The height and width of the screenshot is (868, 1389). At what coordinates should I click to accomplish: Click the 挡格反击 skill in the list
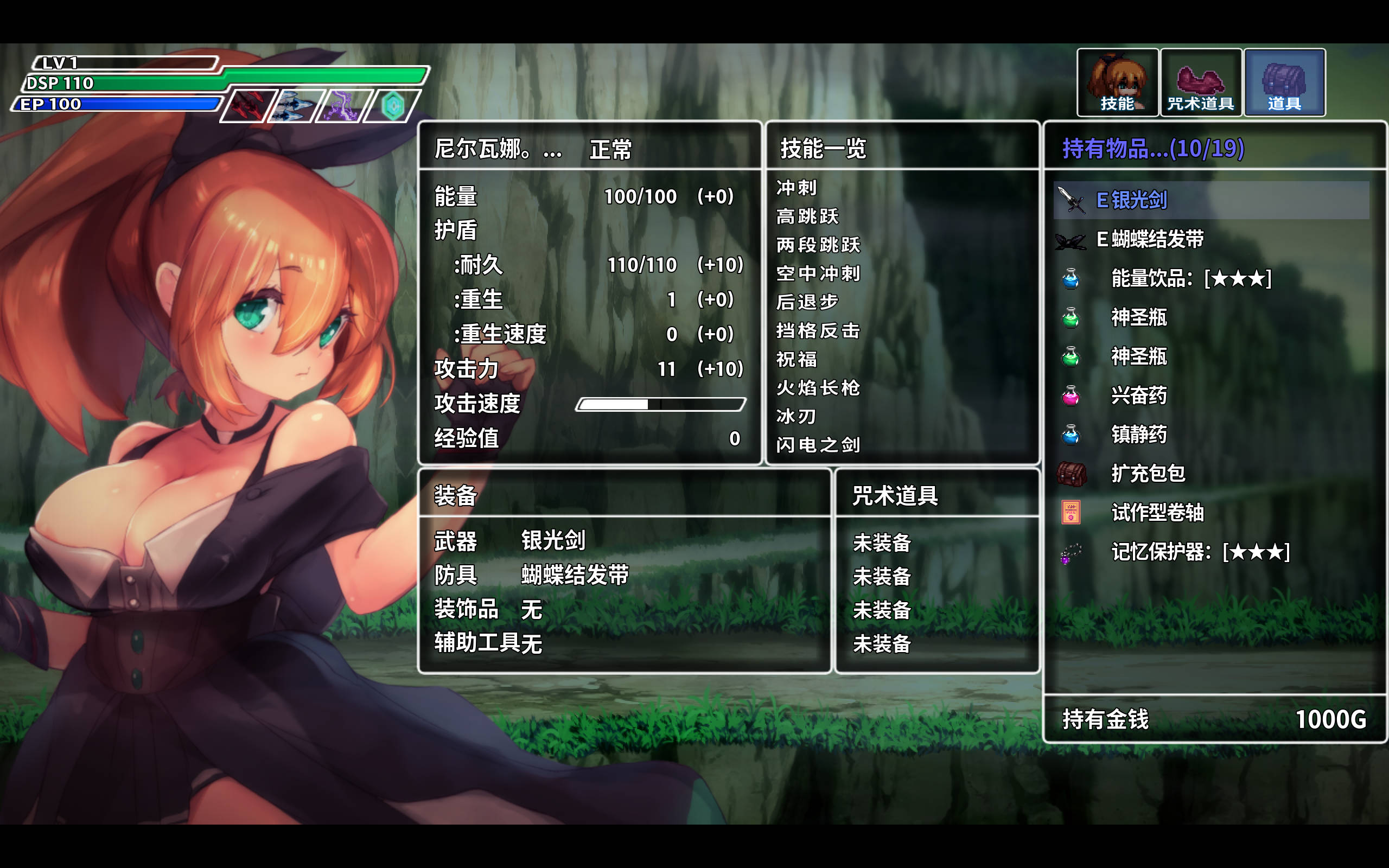pyautogui.click(x=818, y=331)
